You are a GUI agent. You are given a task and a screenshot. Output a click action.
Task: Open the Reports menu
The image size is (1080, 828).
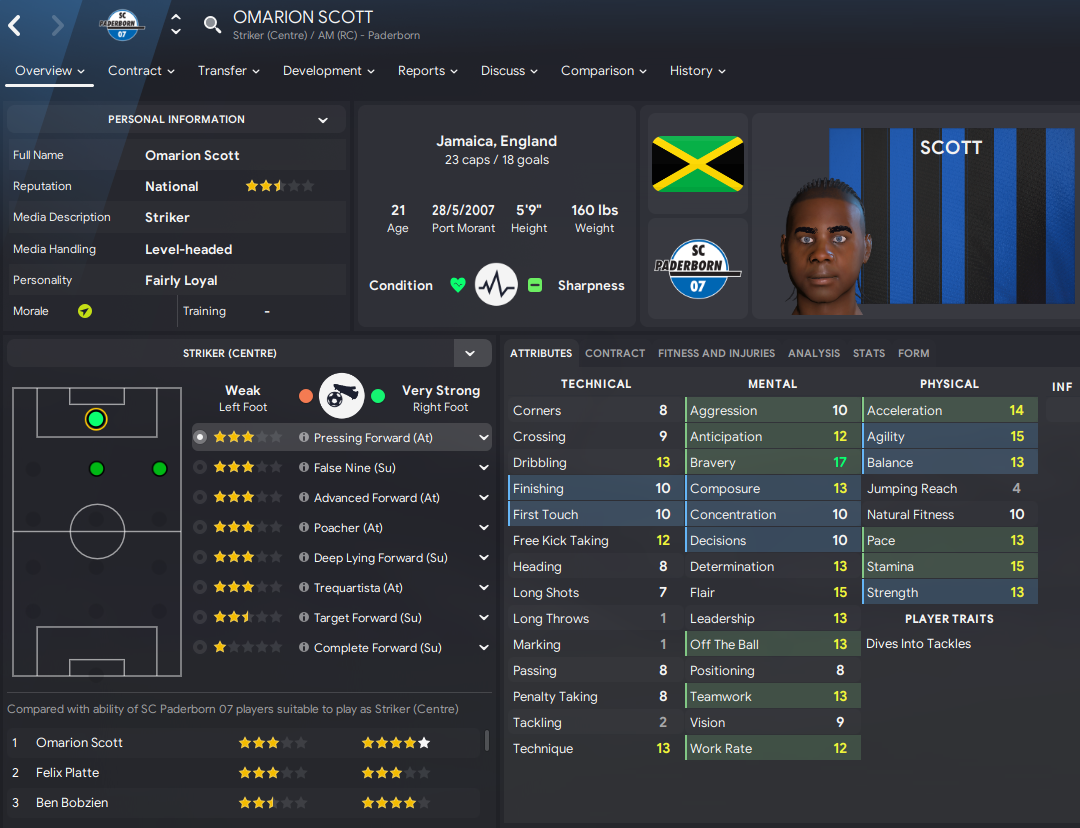[x=427, y=71]
